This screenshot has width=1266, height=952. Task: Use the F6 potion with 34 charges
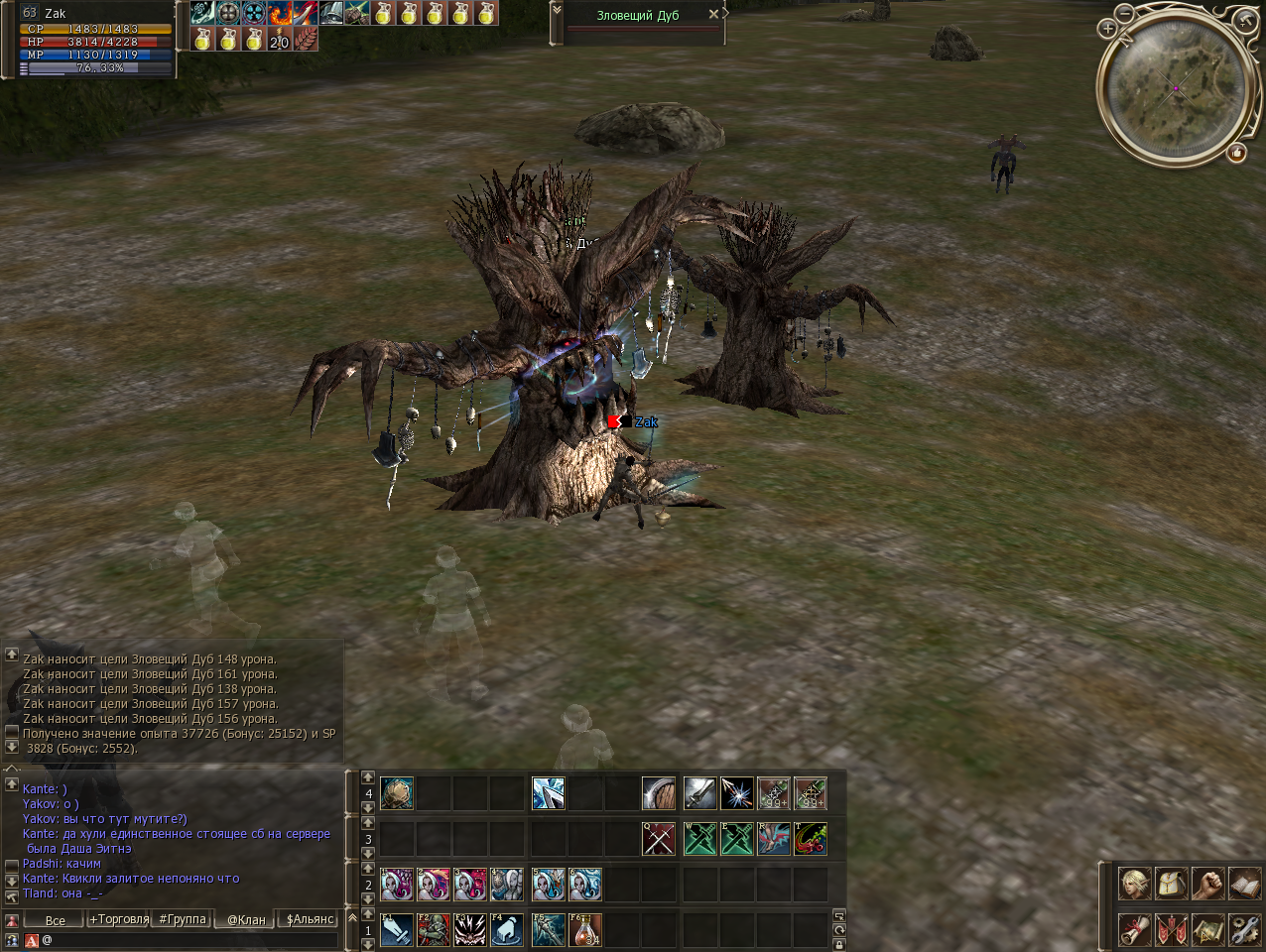coord(585,929)
